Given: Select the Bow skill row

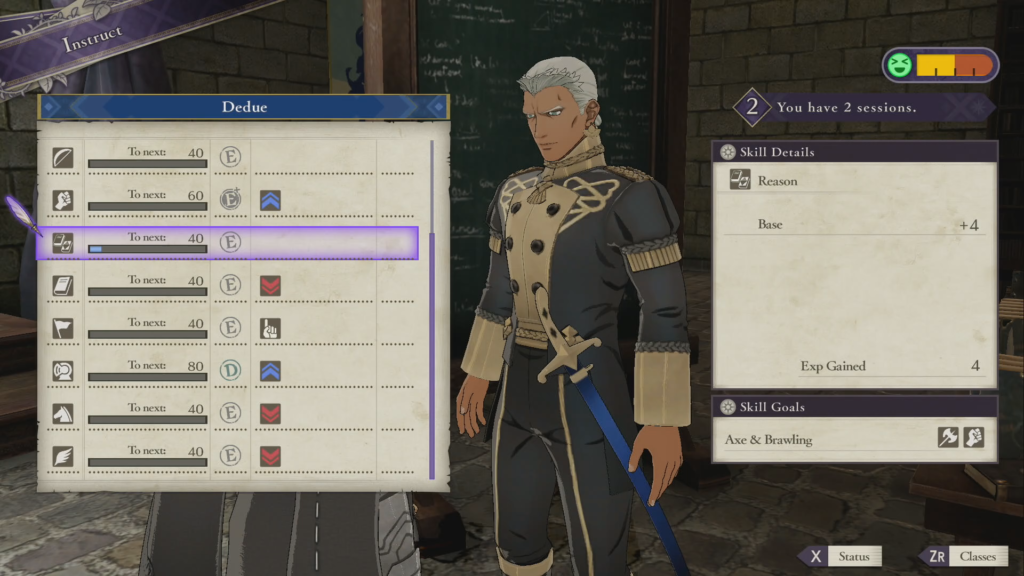Looking at the screenshot, I should 230,158.
